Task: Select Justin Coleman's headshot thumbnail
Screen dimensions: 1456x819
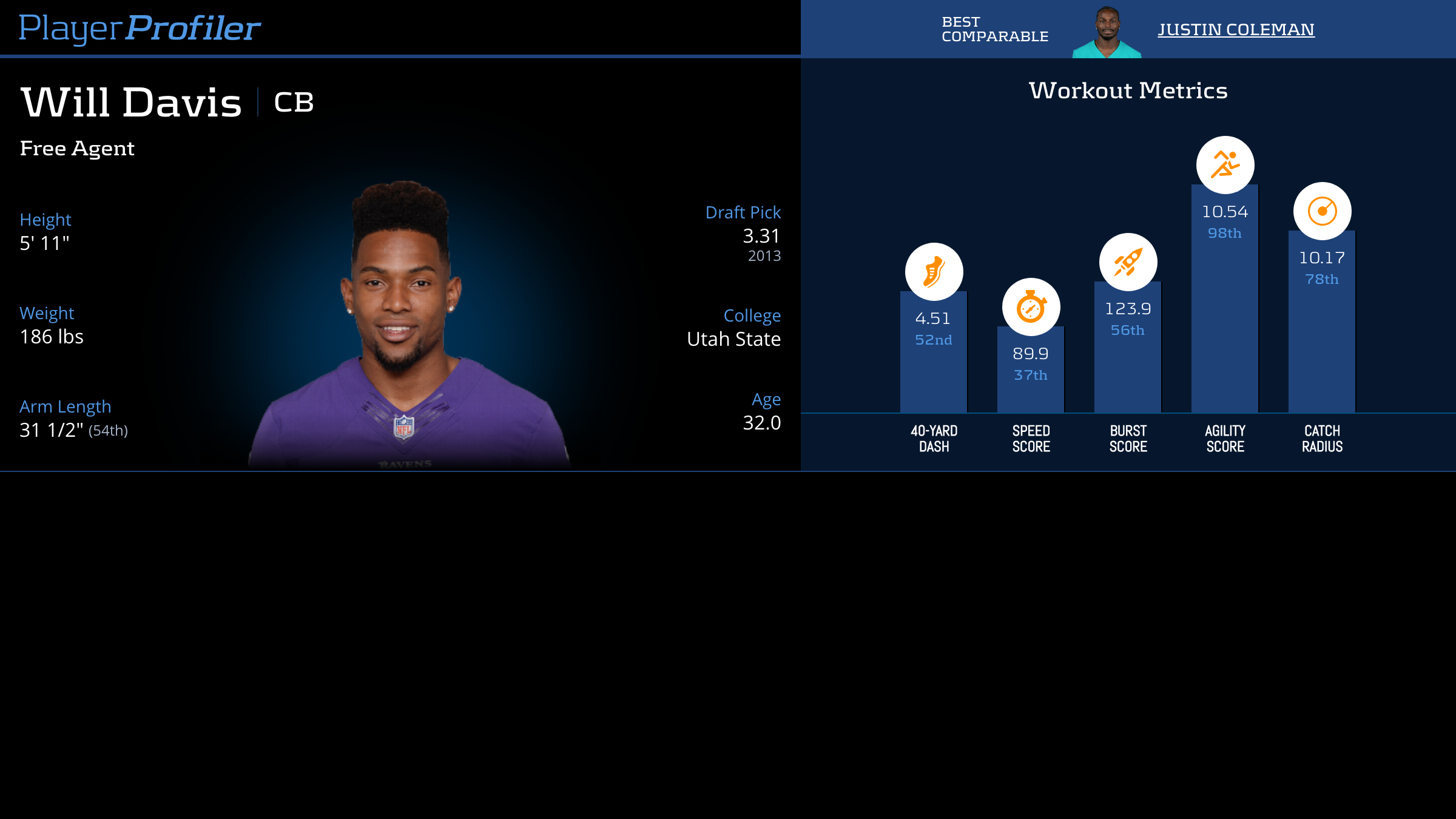Action: (x=1107, y=33)
